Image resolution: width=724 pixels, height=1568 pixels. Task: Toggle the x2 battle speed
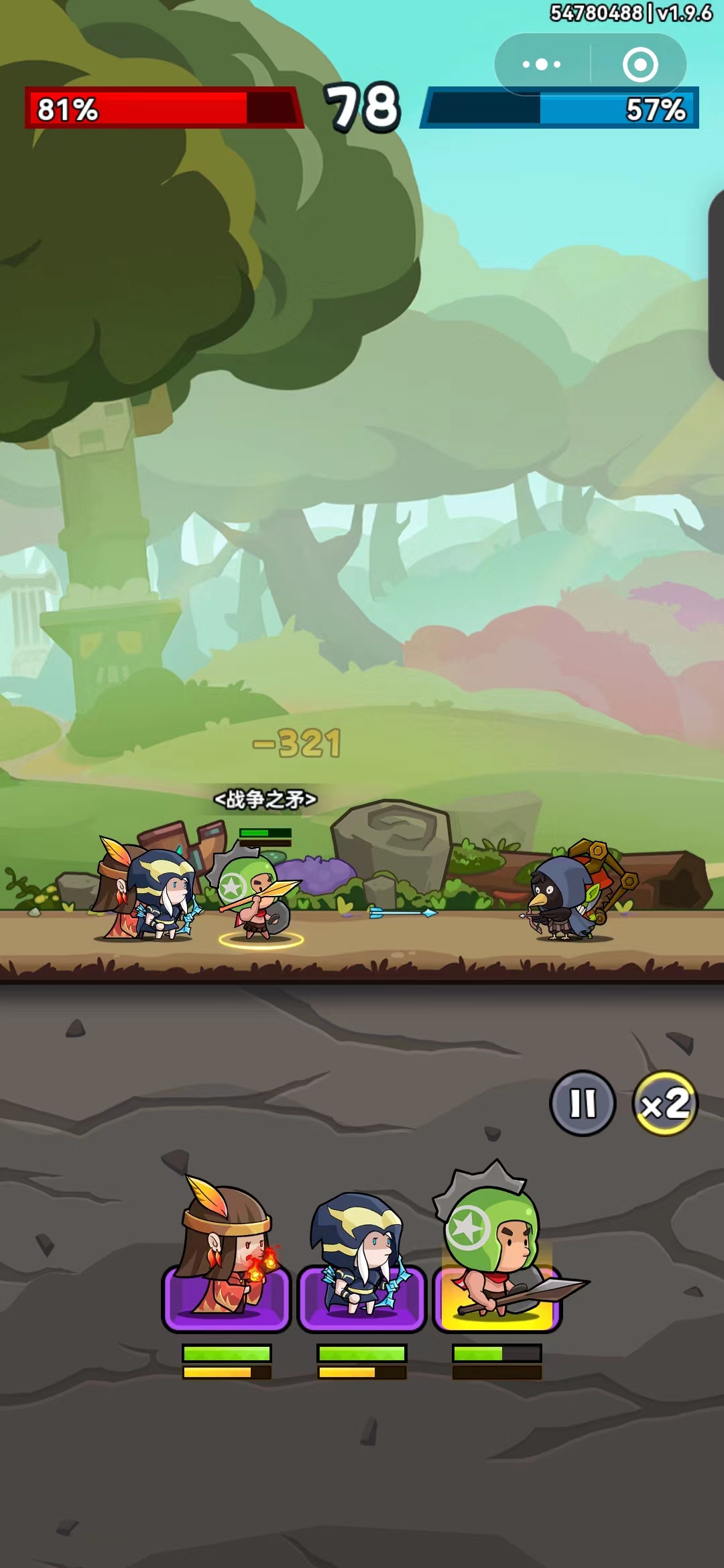[665, 1102]
